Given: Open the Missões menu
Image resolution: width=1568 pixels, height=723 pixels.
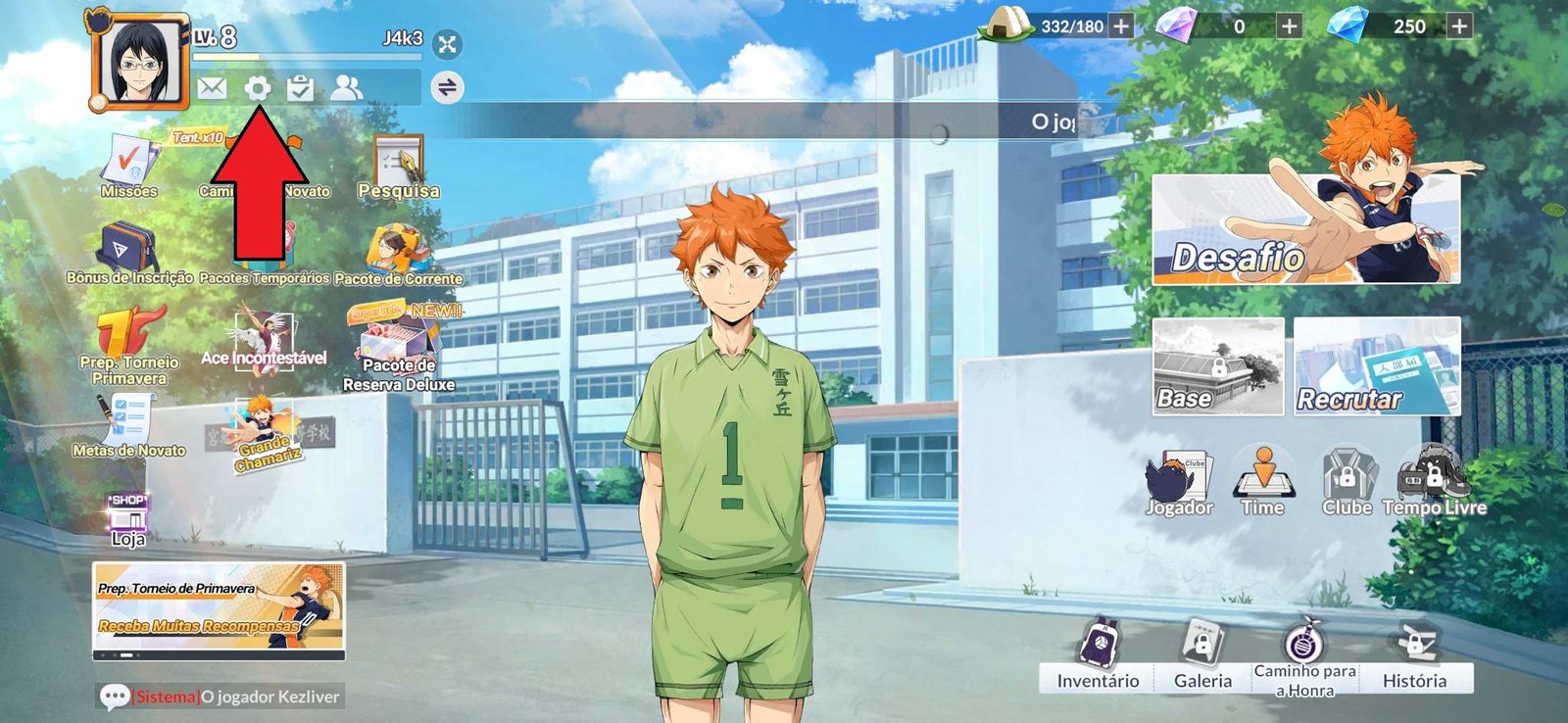Looking at the screenshot, I should pyautogui.click(x=129, y=167).
